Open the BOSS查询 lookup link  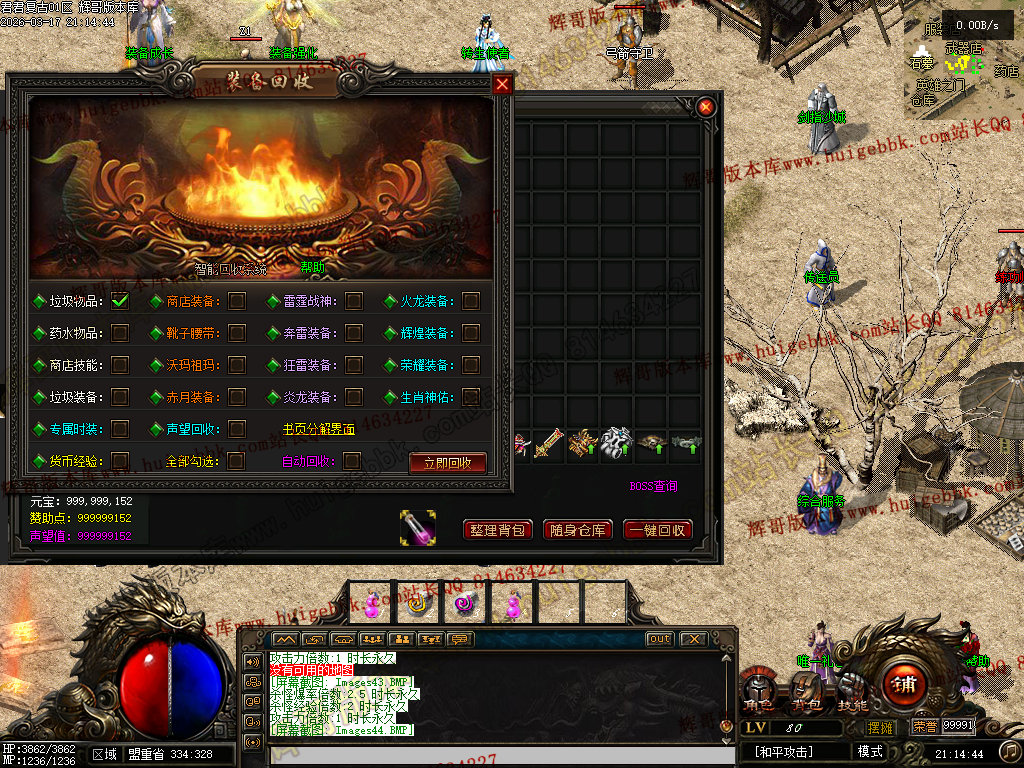(x=653, y=487)
